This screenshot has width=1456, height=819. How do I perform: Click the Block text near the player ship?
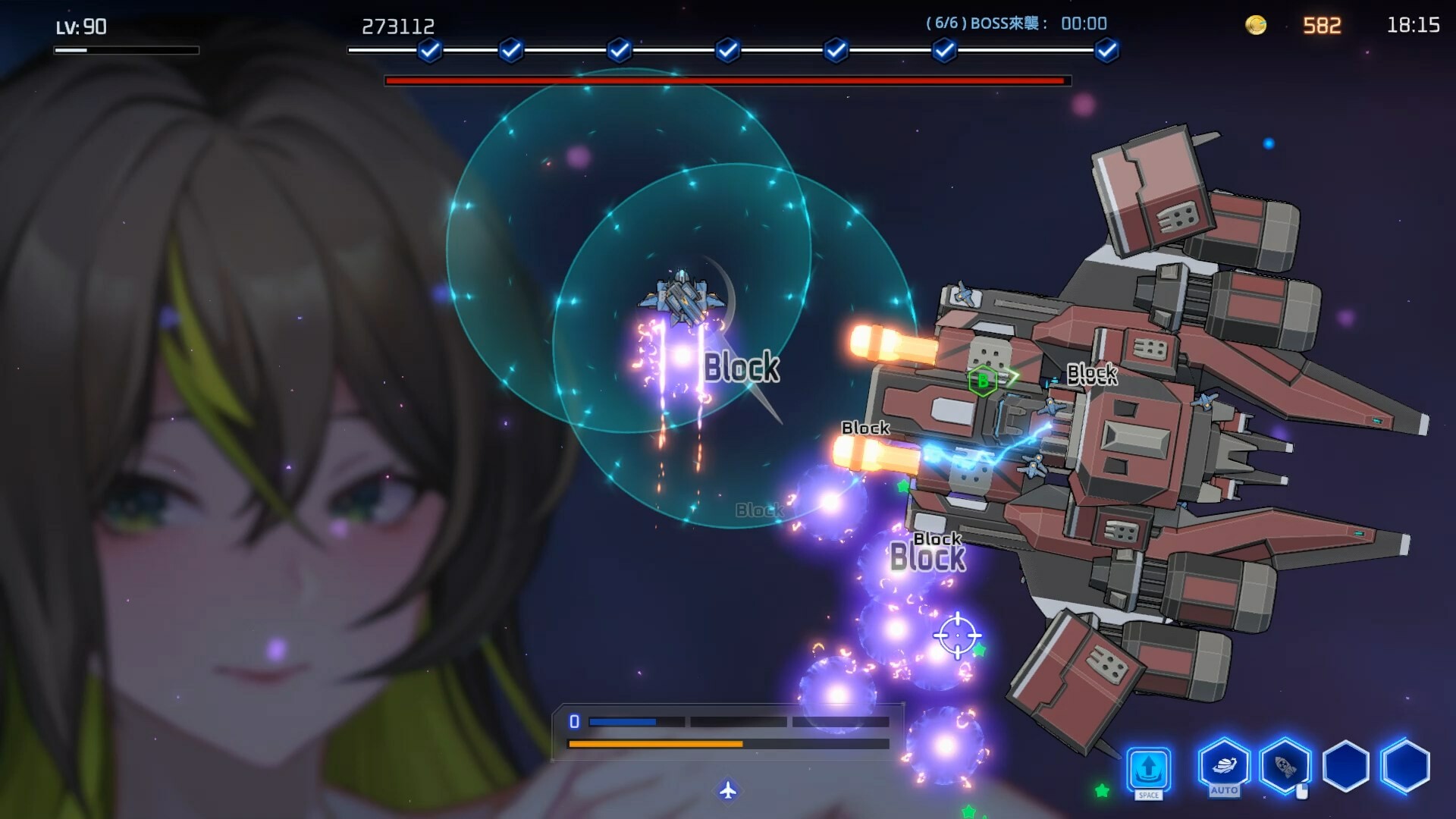tap(740, 368)
